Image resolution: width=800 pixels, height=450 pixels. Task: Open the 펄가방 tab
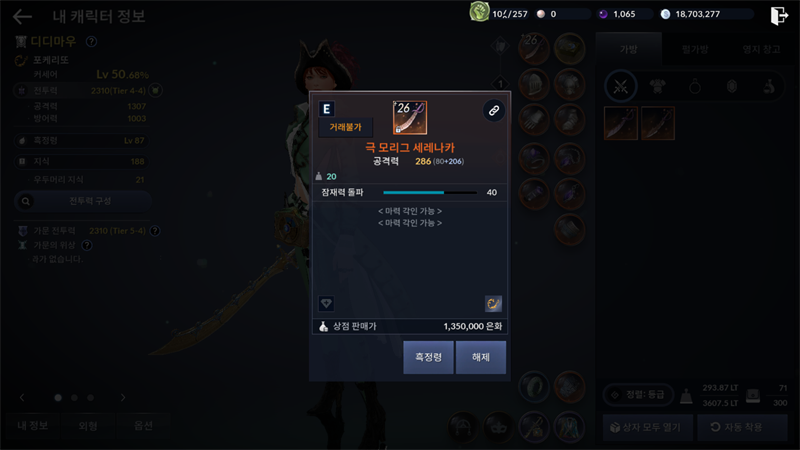(695, 48)
